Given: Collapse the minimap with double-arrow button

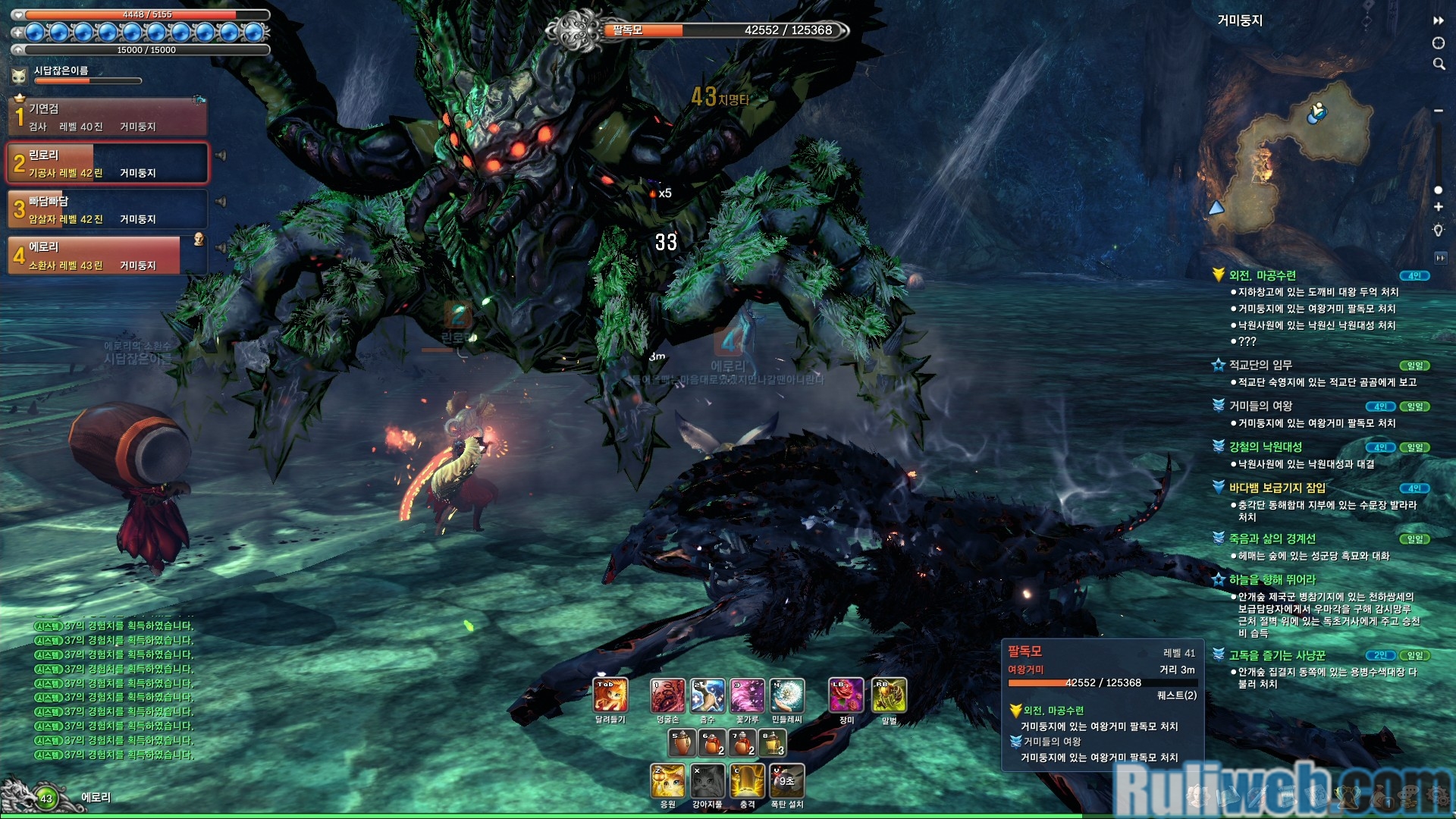Looking at the screenshot, I should (1438, 20).
